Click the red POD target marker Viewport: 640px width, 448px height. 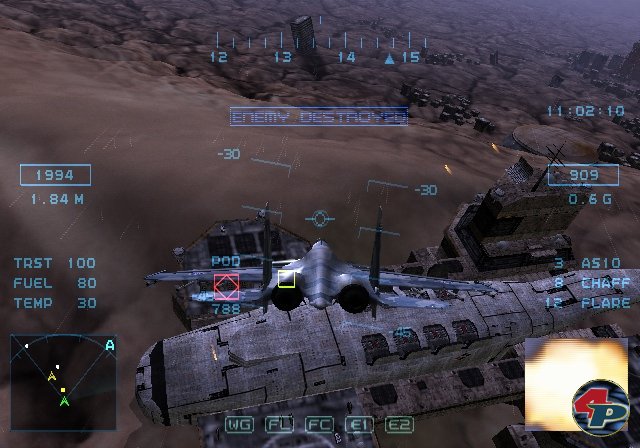pos(227,288)
